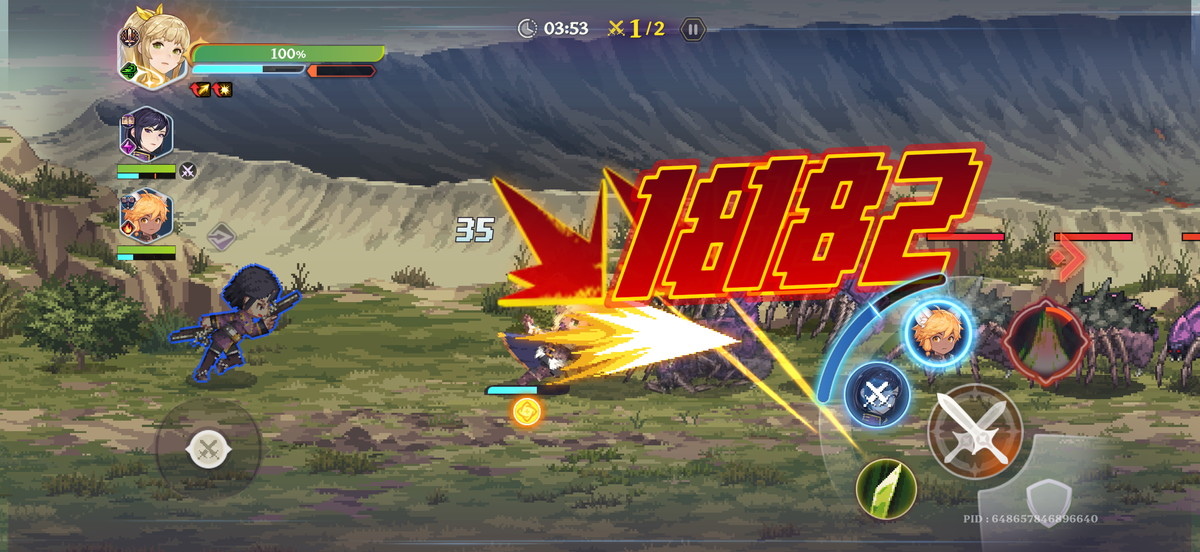The width and height of the screenshot is (1200, 552).
Task: Switch to the dark-haired party member portrait
Action: point(145,135)
